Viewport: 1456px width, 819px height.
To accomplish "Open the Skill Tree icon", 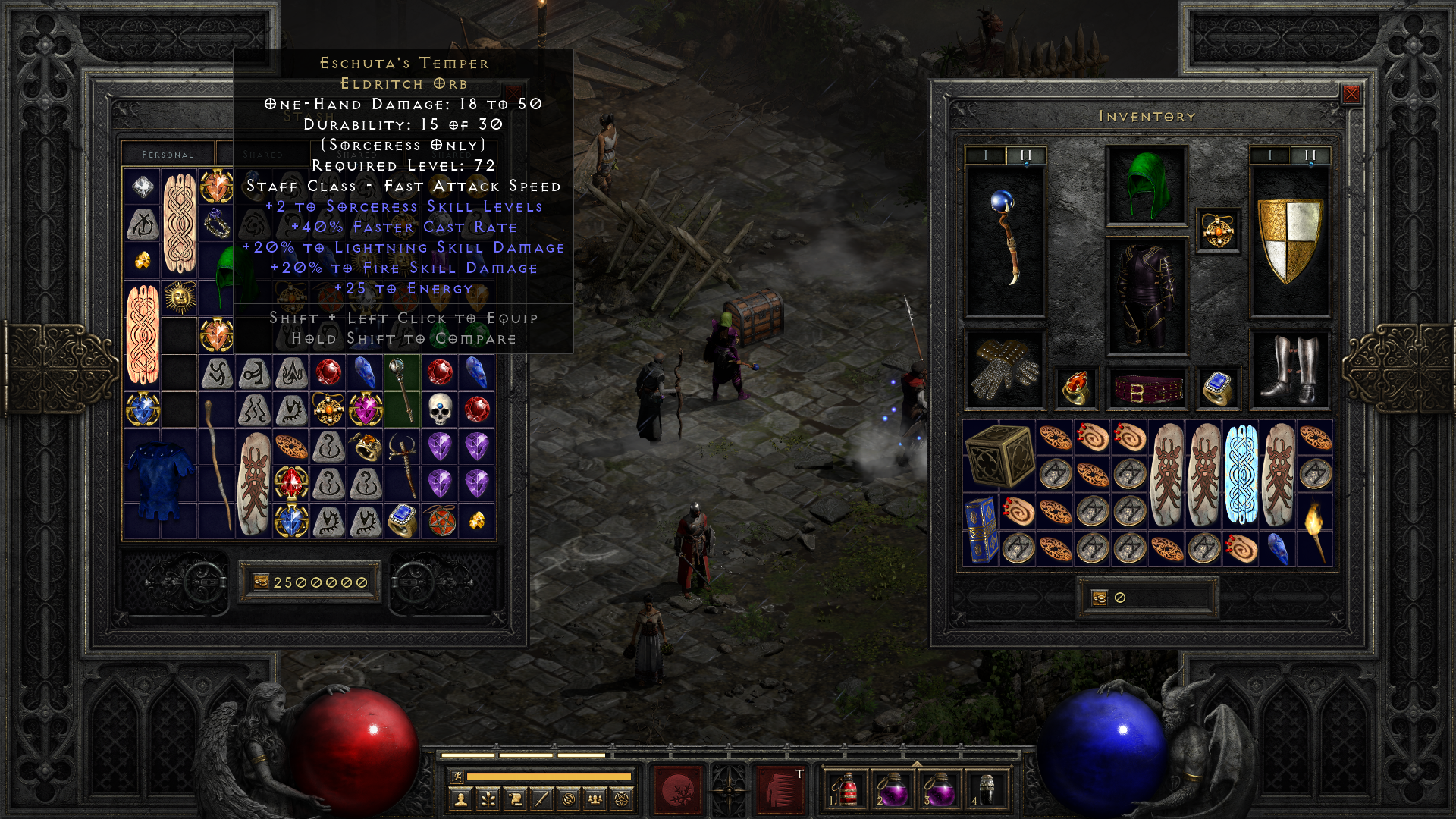I will [x=488, y=797].
